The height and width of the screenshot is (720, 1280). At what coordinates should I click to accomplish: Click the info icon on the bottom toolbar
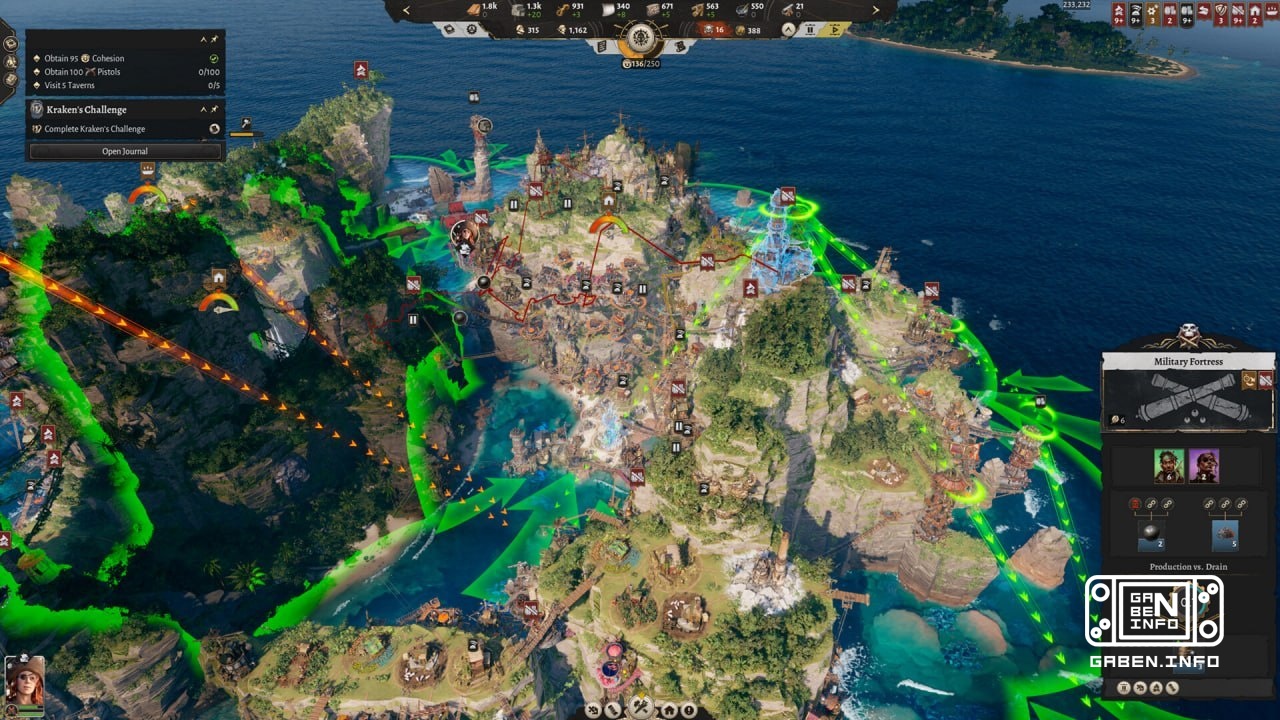point(688,709)
